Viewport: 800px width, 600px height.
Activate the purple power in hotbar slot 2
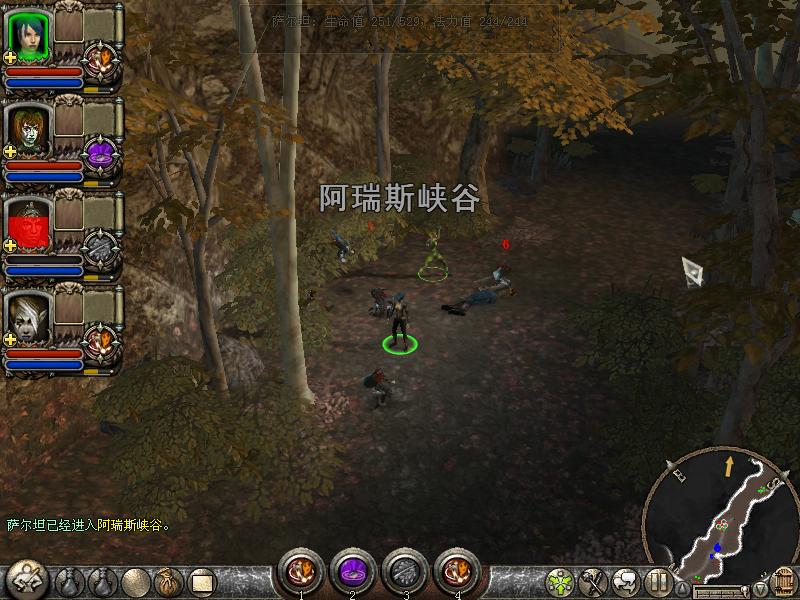tap(352, 571)
